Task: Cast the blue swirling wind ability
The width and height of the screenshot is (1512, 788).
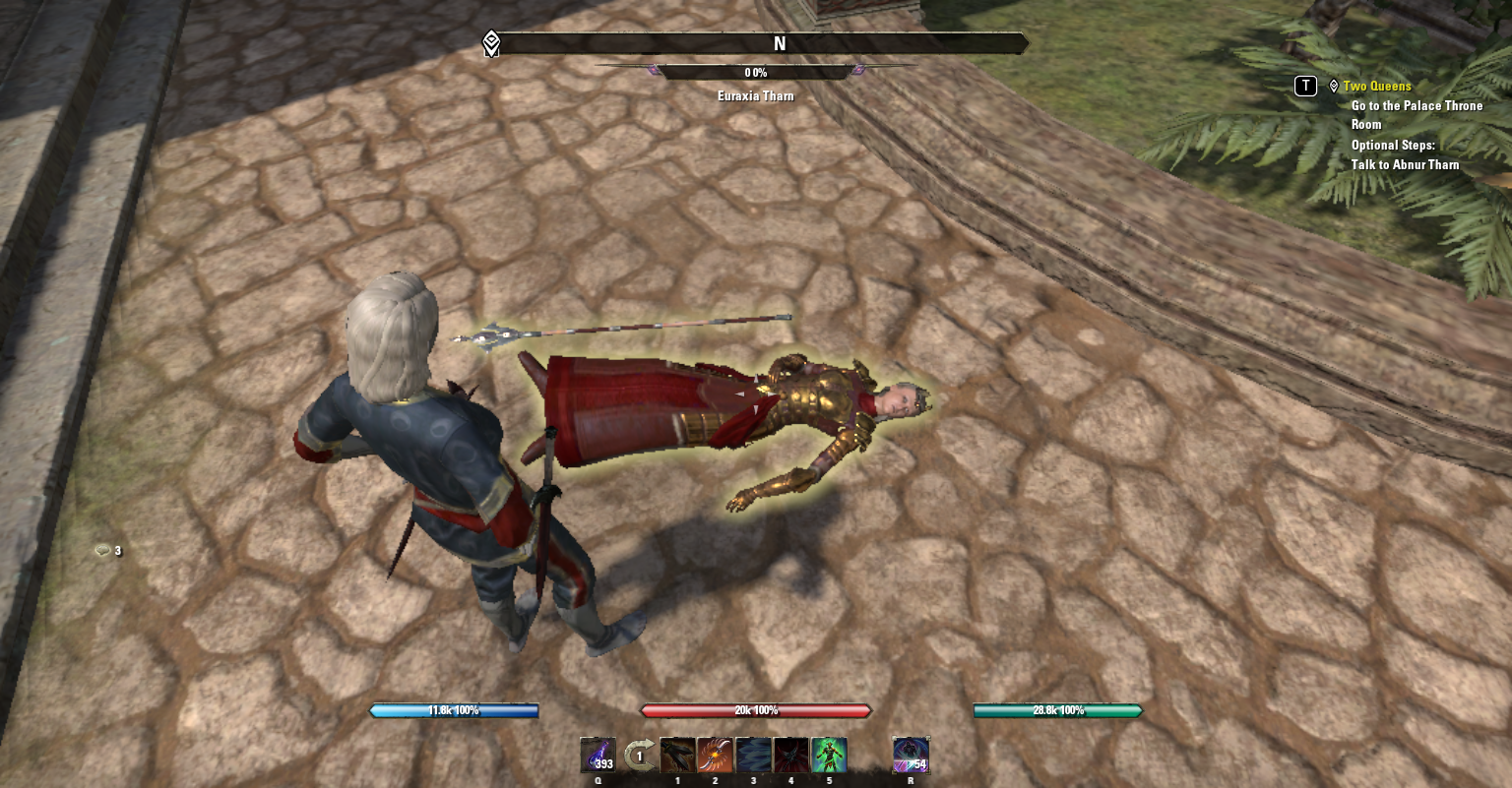Action: click(x=753, y=756)
